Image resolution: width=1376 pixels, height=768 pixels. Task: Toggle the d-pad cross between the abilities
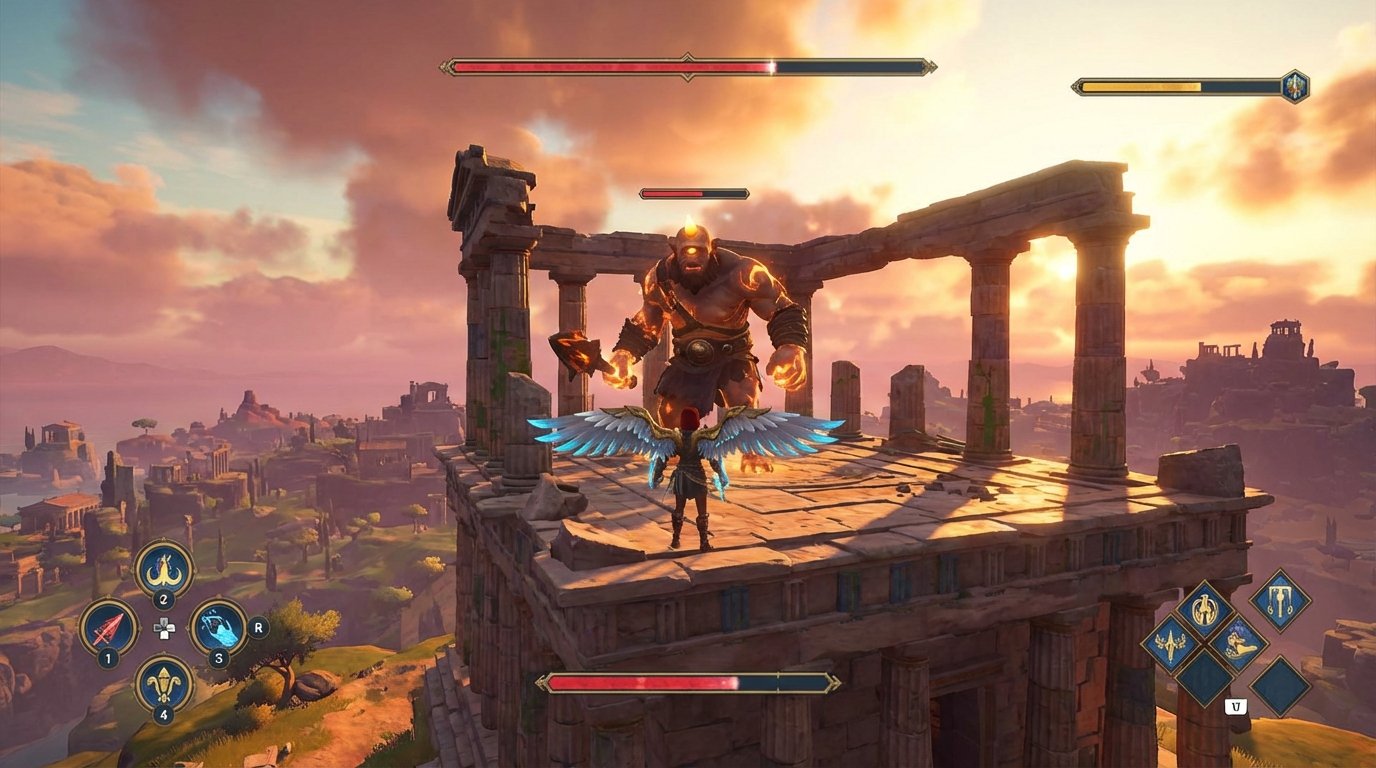pos(164,627)
